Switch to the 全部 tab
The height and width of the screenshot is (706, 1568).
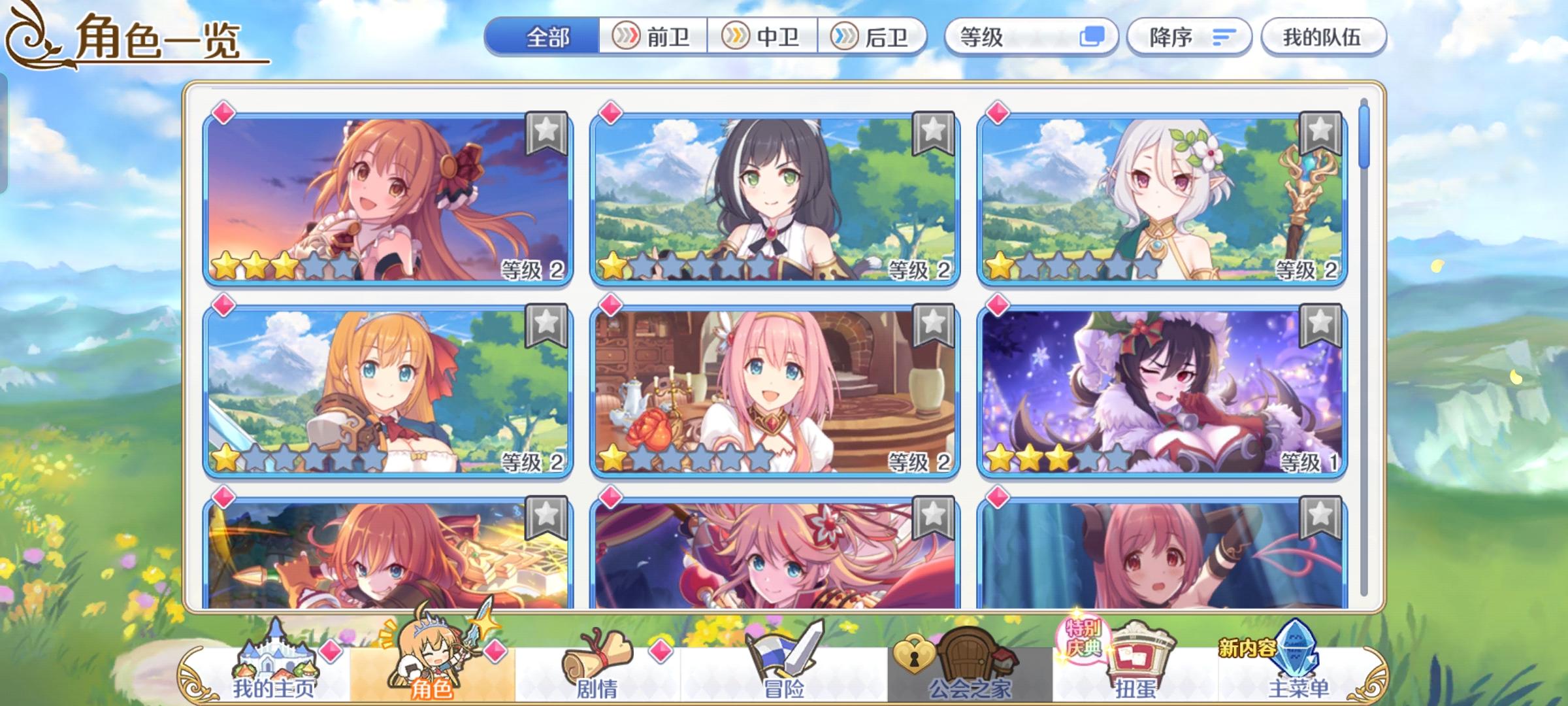tap(549, 37)
